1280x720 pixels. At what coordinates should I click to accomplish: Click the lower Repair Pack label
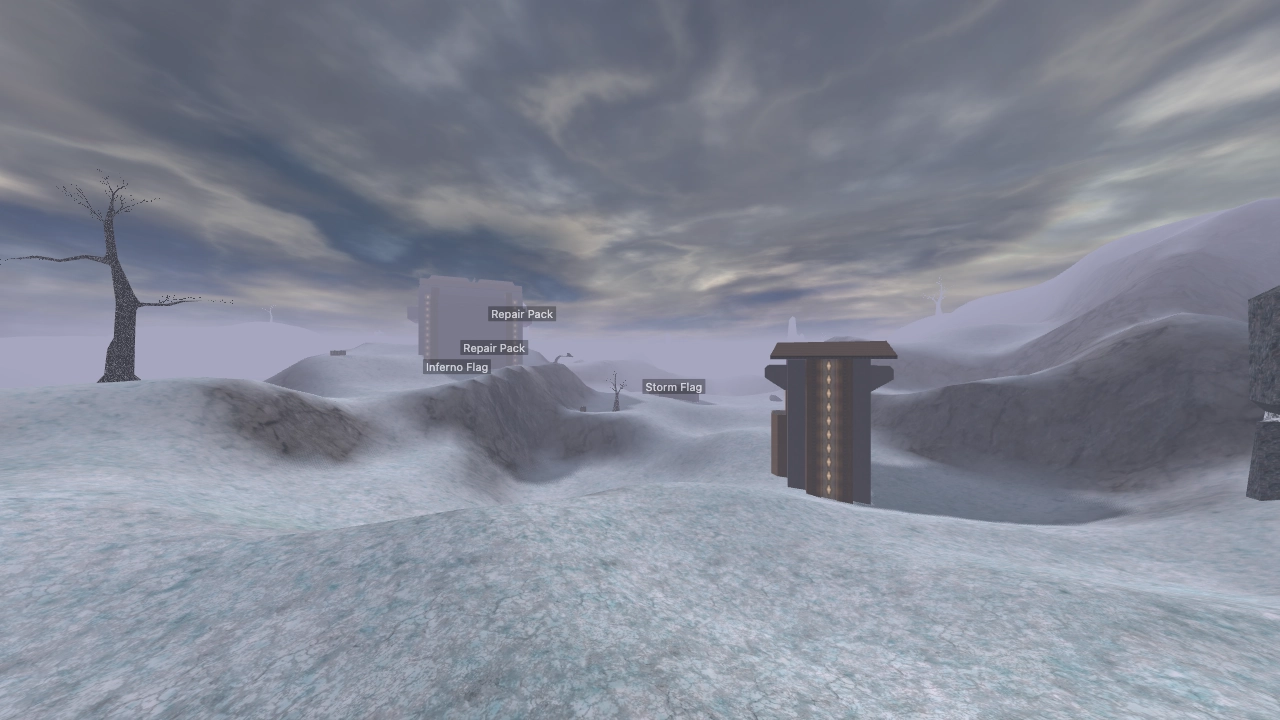click(x=493, y=348)
